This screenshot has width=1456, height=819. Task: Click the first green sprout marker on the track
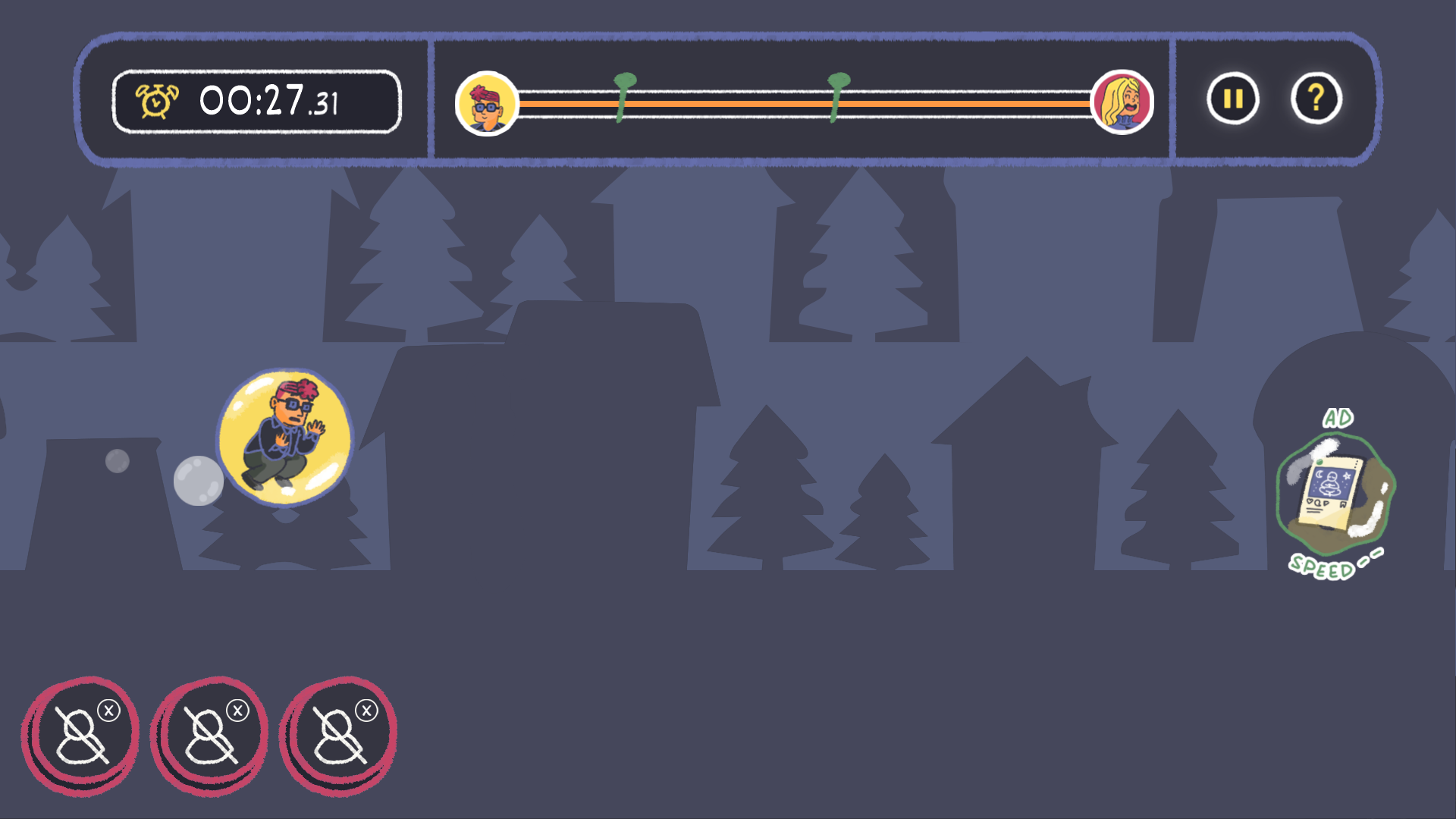click(x=623, y=97)
